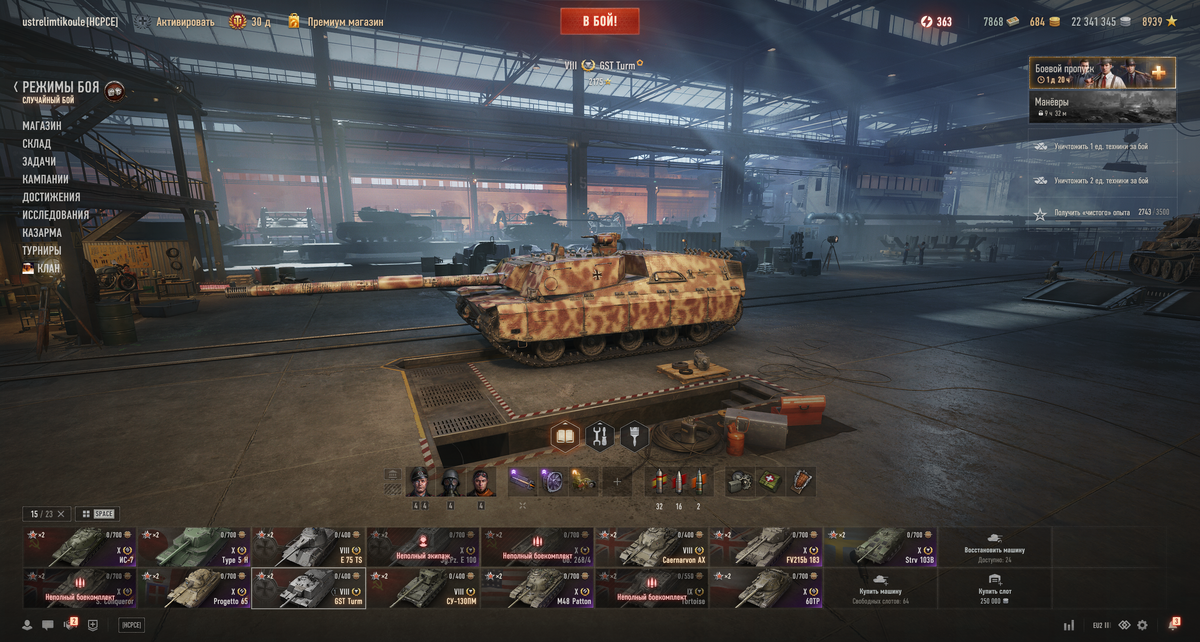Go to the СКЛАД depot
This screenshot has width=1200, height=642.
pyautogui.click(x=37, y=144)
